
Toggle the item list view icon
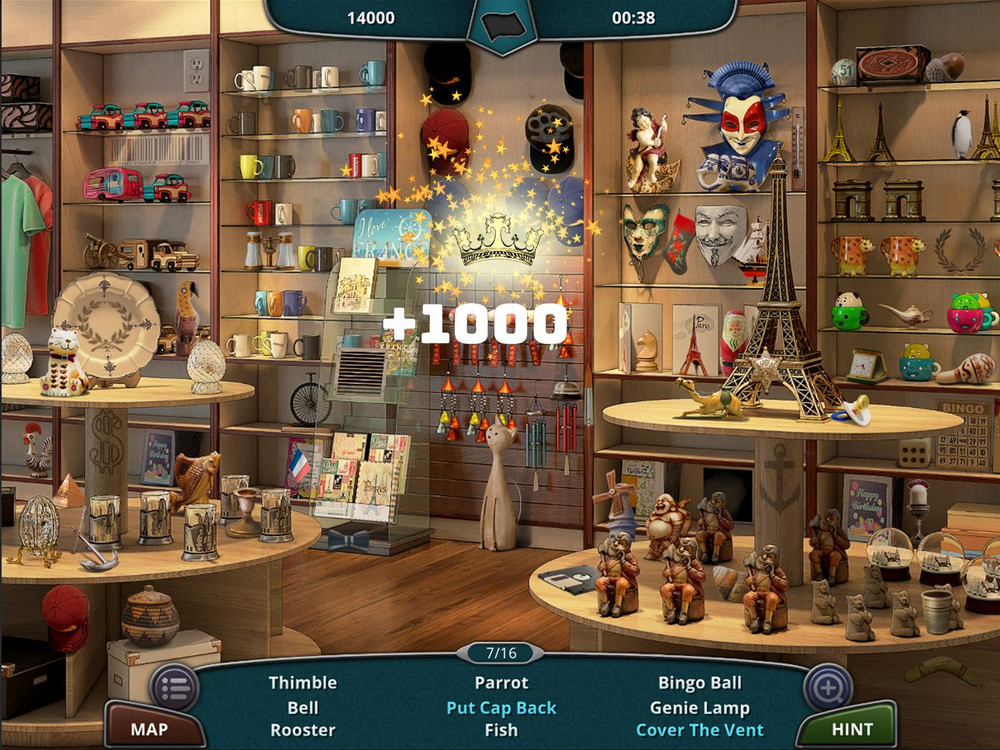click(x=174, y=687)
